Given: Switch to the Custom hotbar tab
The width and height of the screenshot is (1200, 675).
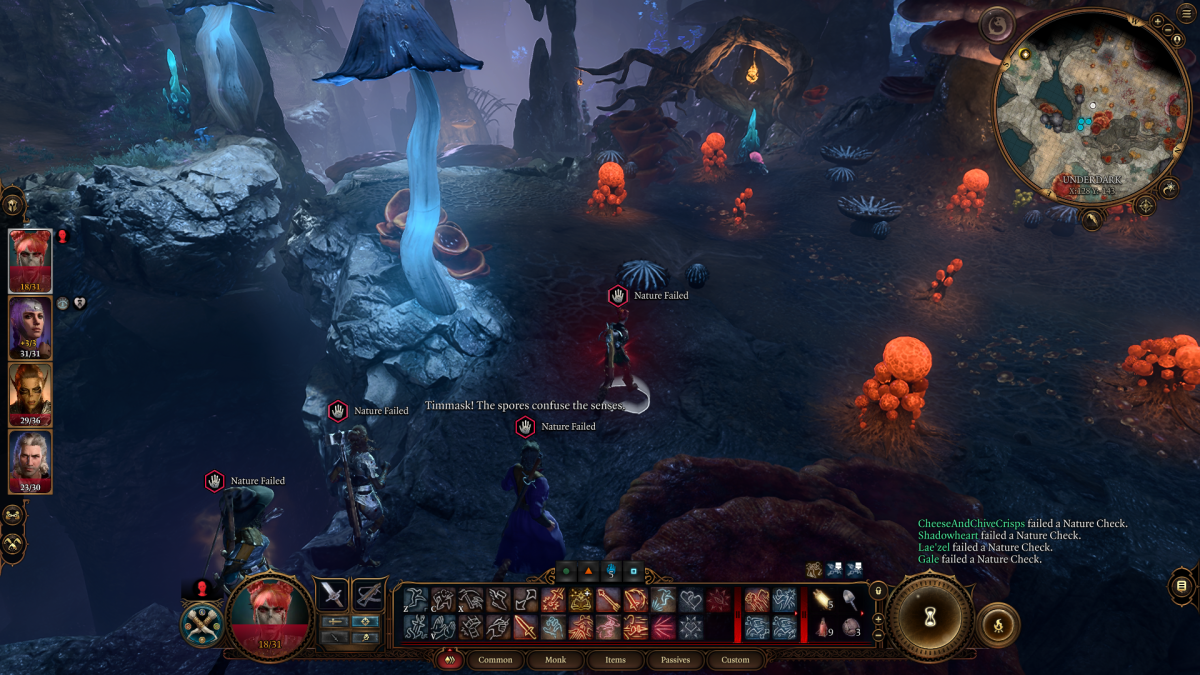Looking at the screenshot, I should pyautogui.click(x=735, y=660).
